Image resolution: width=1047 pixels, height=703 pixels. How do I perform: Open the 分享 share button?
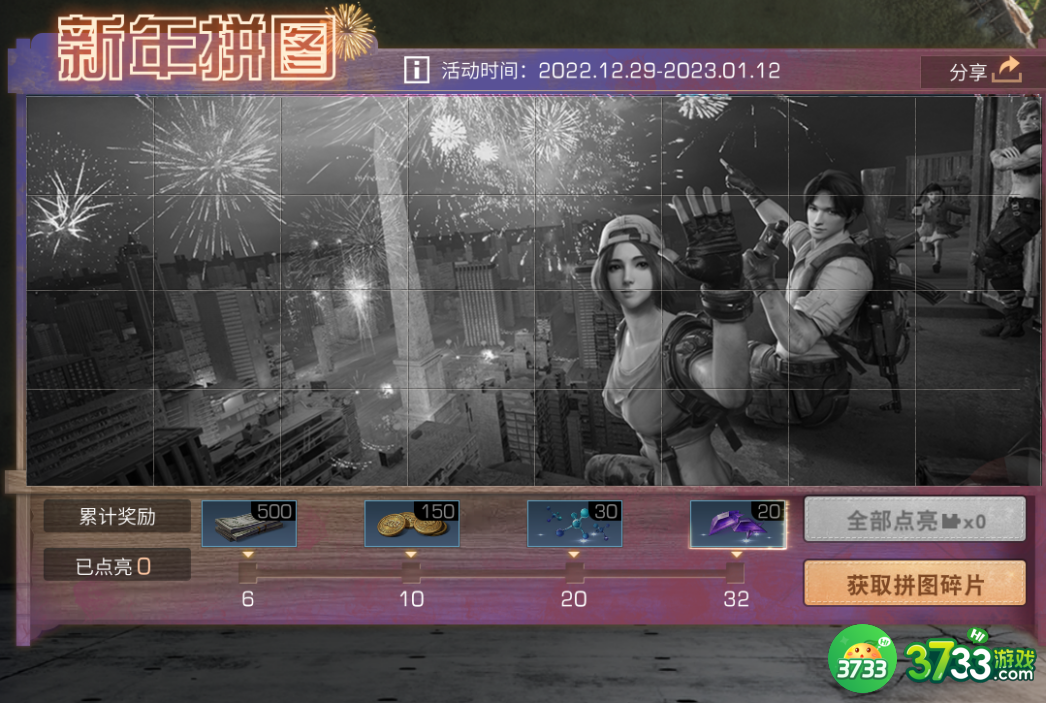click(984, 71)
